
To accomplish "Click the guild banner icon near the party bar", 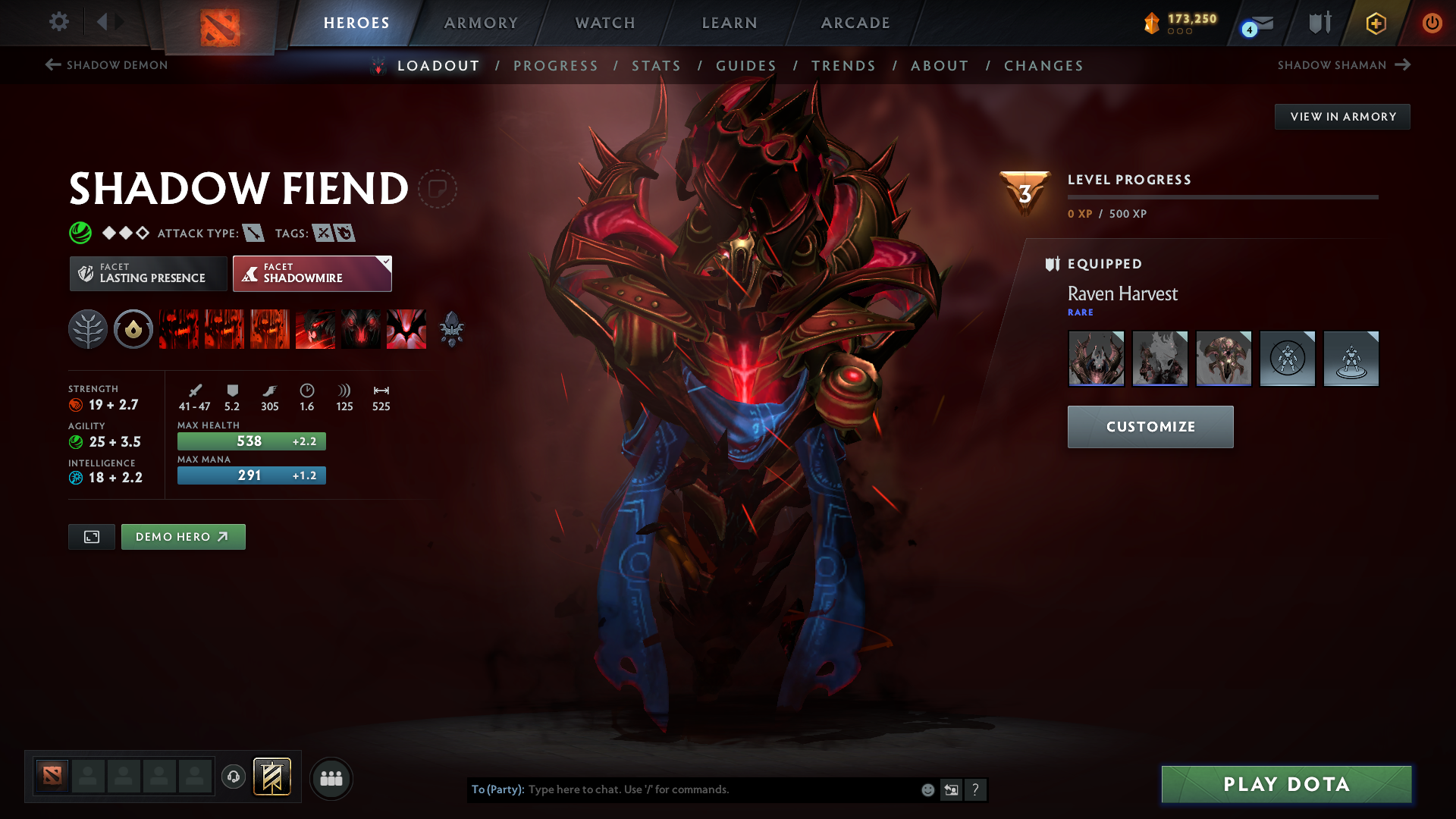I will [x=273, y=777].
